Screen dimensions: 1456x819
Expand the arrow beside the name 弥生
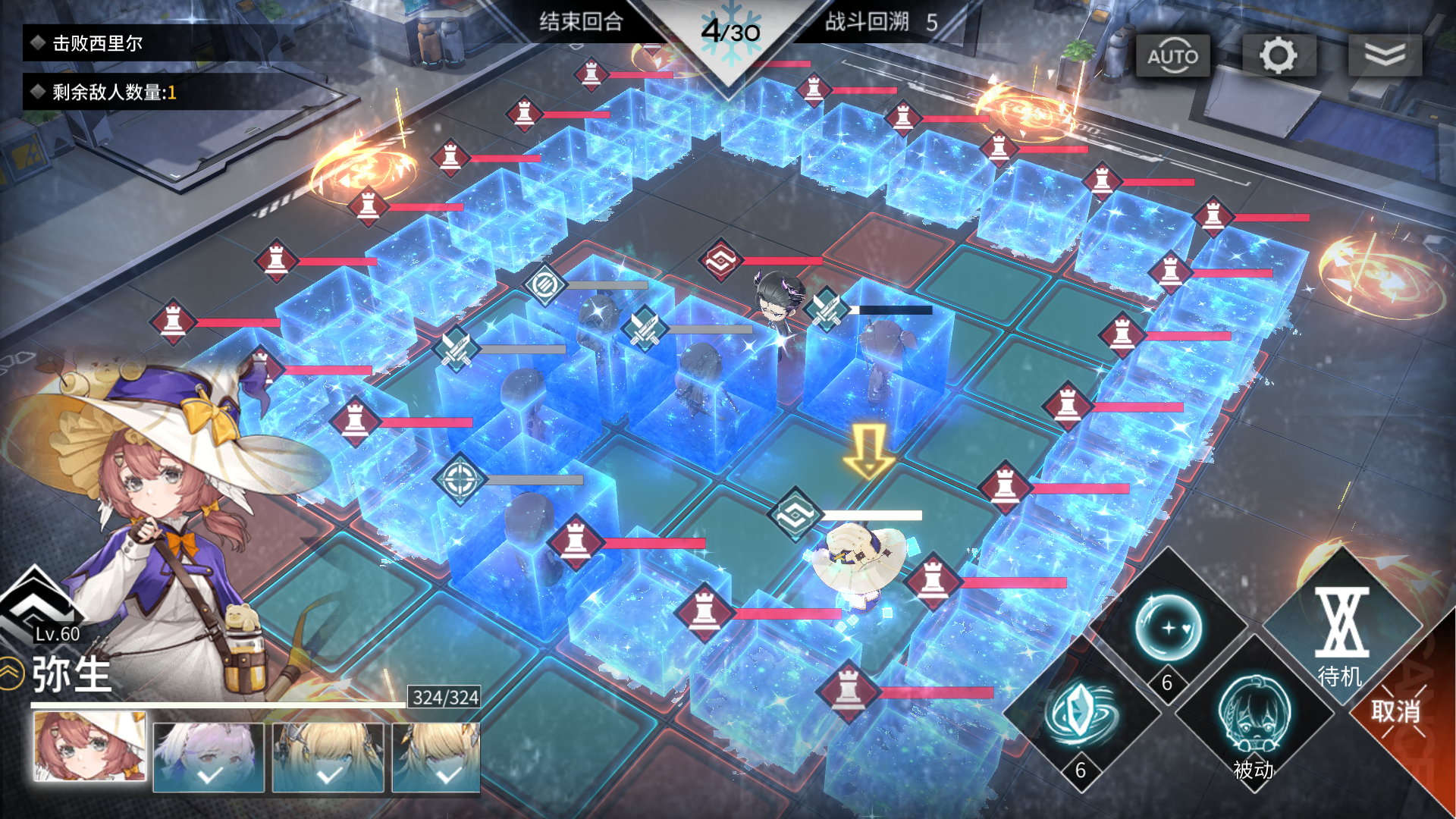tap(11, 673)
